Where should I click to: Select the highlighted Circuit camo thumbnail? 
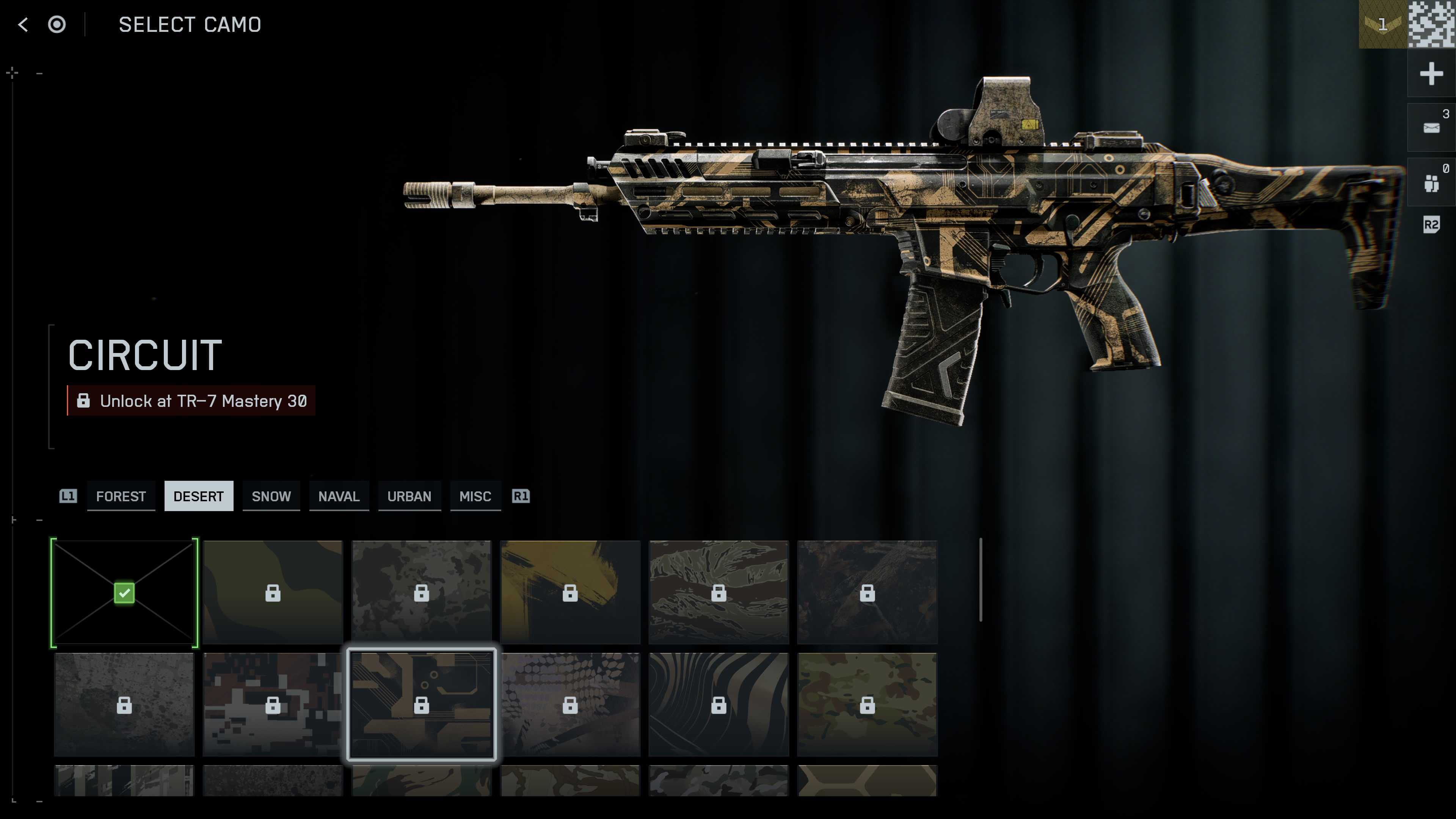(422, 704)
